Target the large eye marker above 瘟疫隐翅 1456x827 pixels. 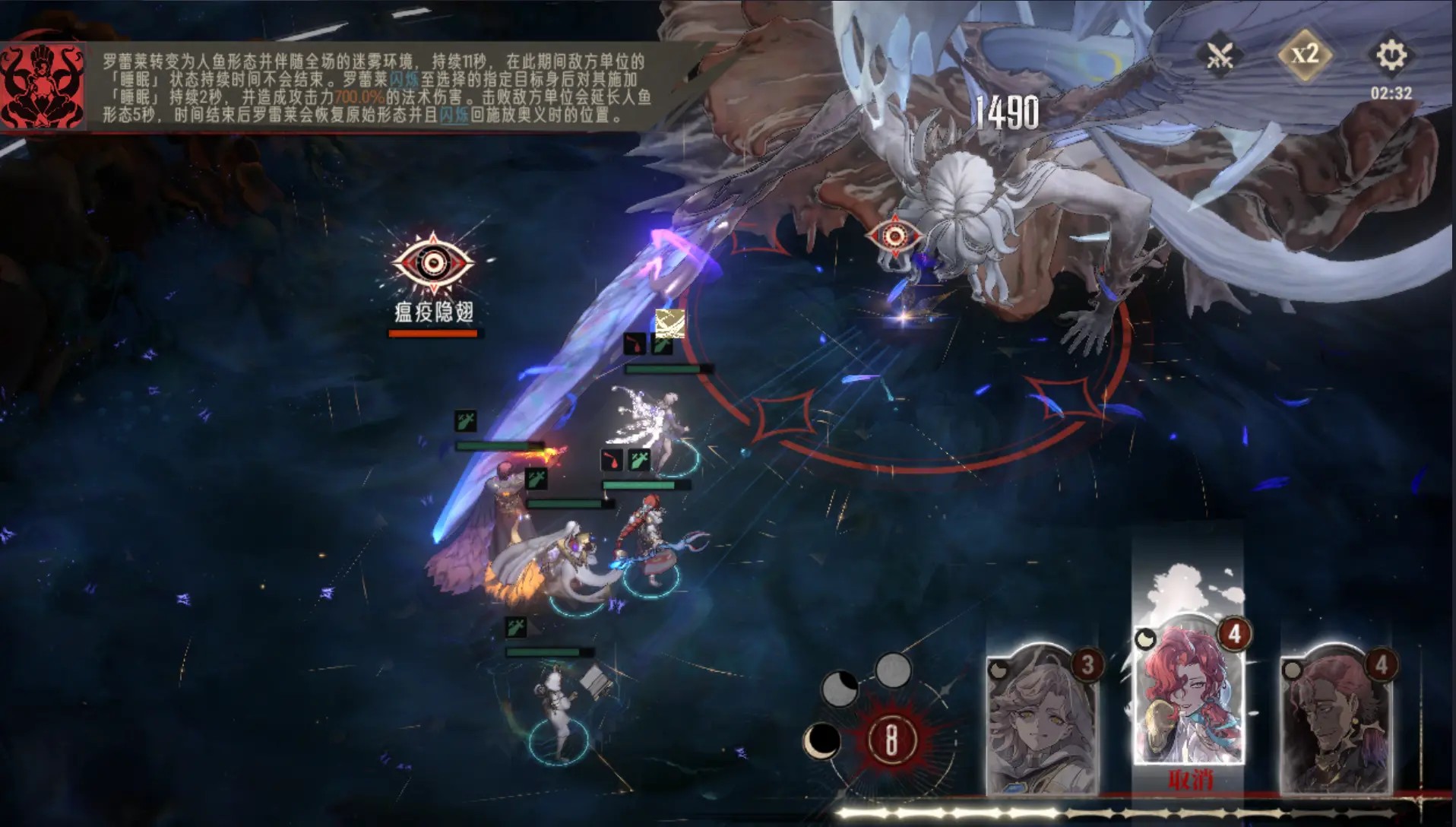tap(432, 263)
